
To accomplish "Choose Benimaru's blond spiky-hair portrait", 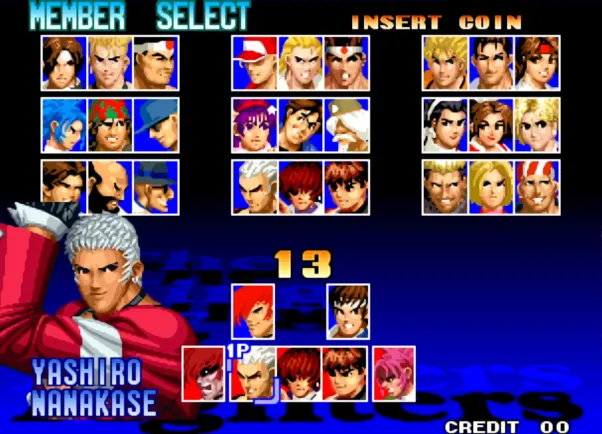I will (x=110, y=62).
